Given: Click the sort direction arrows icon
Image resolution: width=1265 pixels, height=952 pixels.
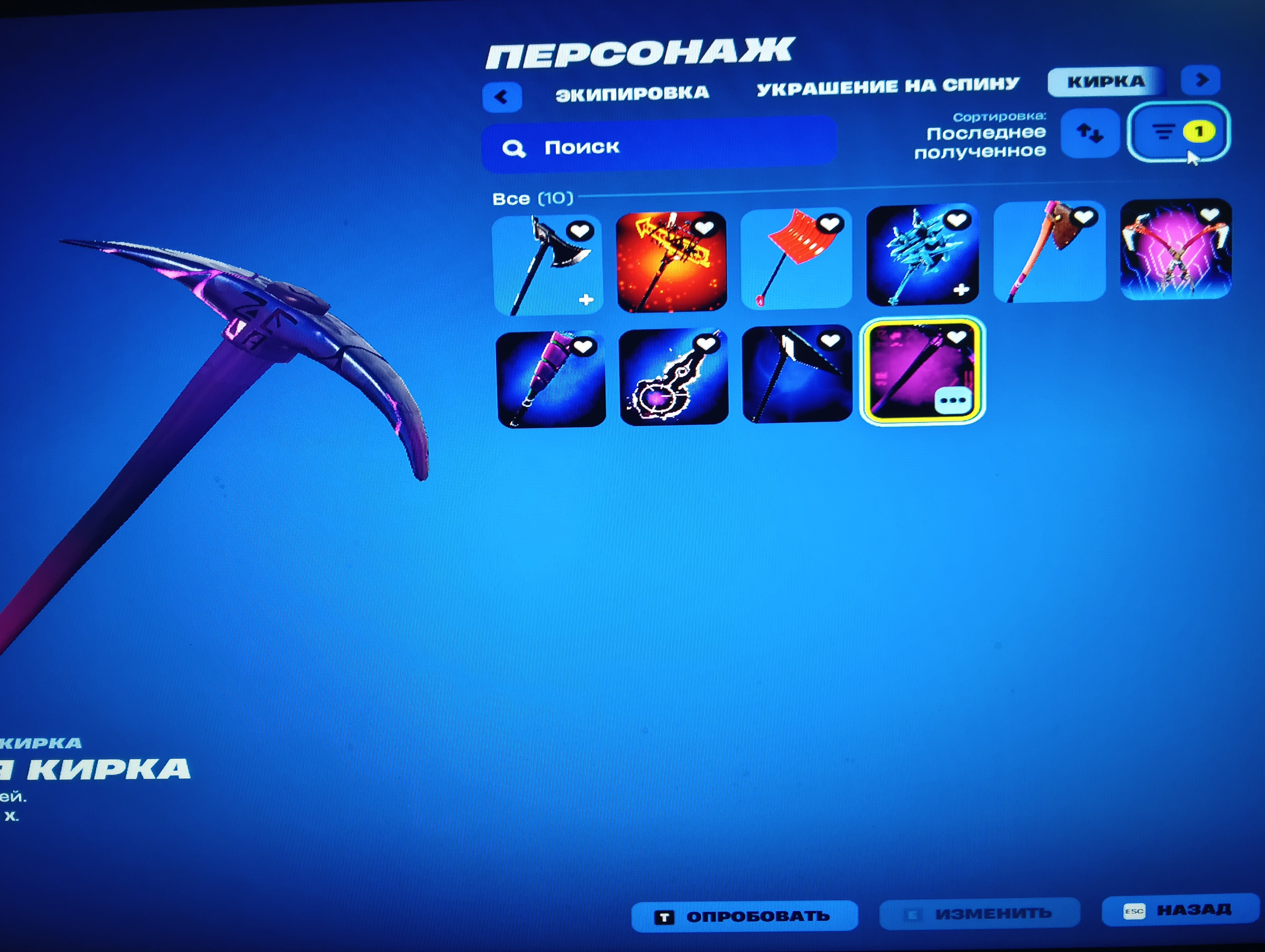Looking at the screenshot, I should click(x=1090, y=133).
